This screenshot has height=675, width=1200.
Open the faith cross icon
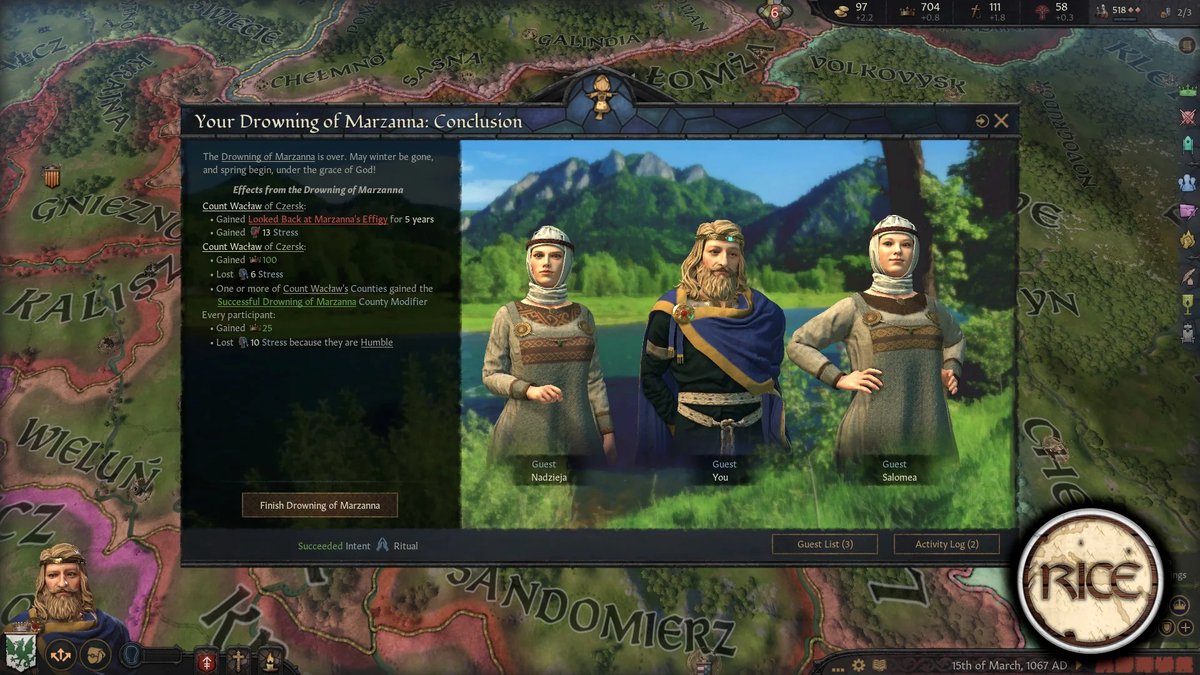[x=239, y=660]
